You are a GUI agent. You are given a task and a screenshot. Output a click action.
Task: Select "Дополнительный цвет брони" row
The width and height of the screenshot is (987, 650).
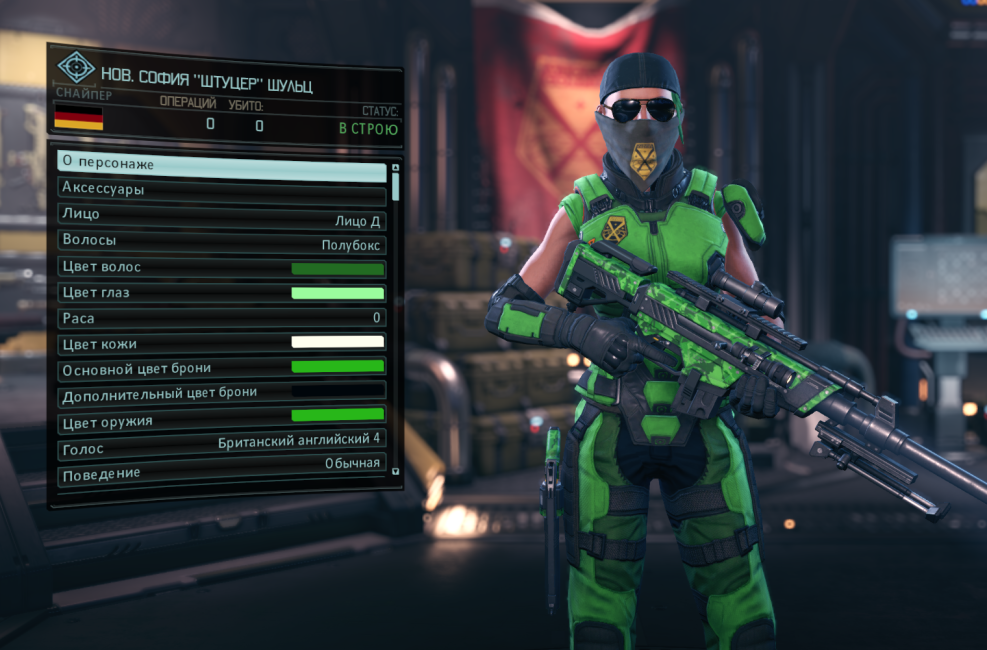tap(222, 392)
